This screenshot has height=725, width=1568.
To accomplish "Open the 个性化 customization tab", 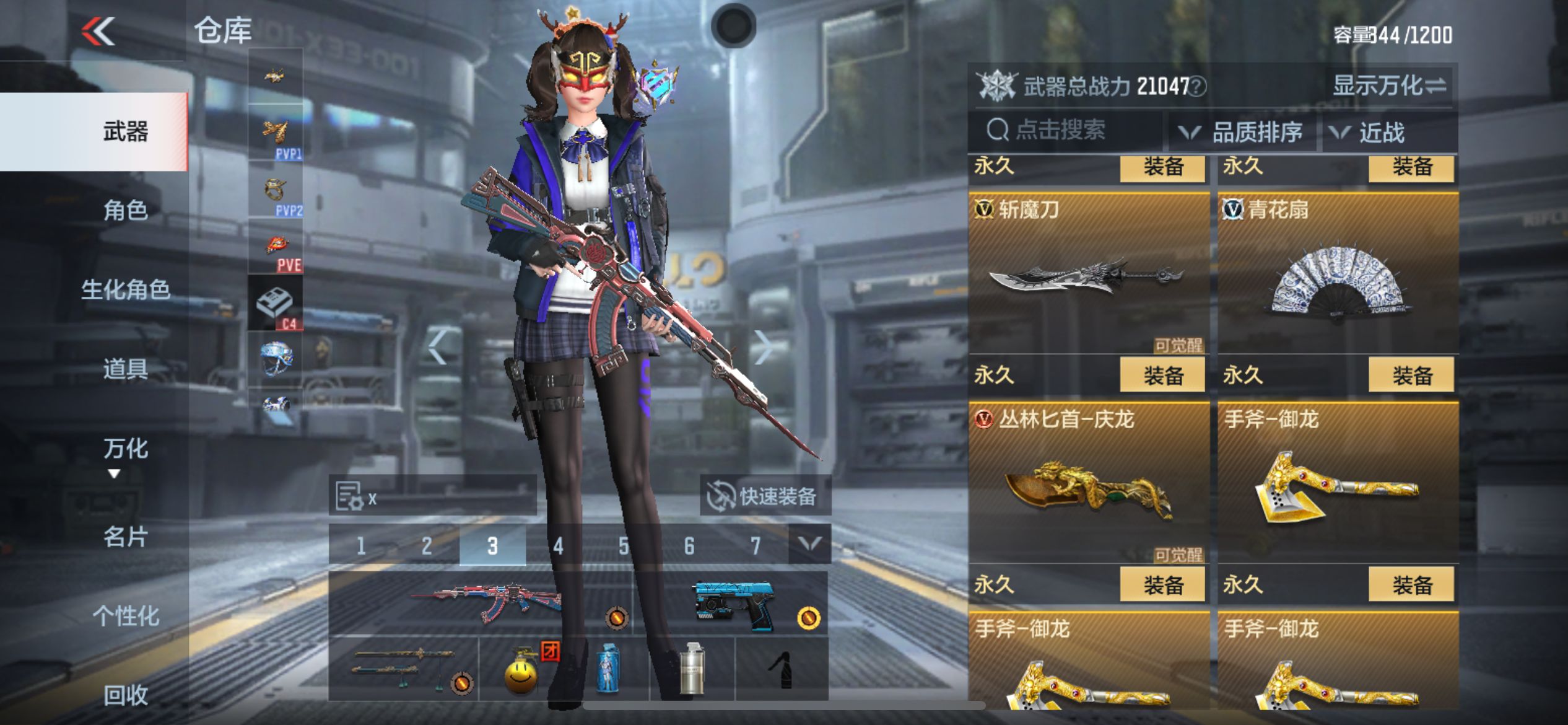I will tap(125, 616).
